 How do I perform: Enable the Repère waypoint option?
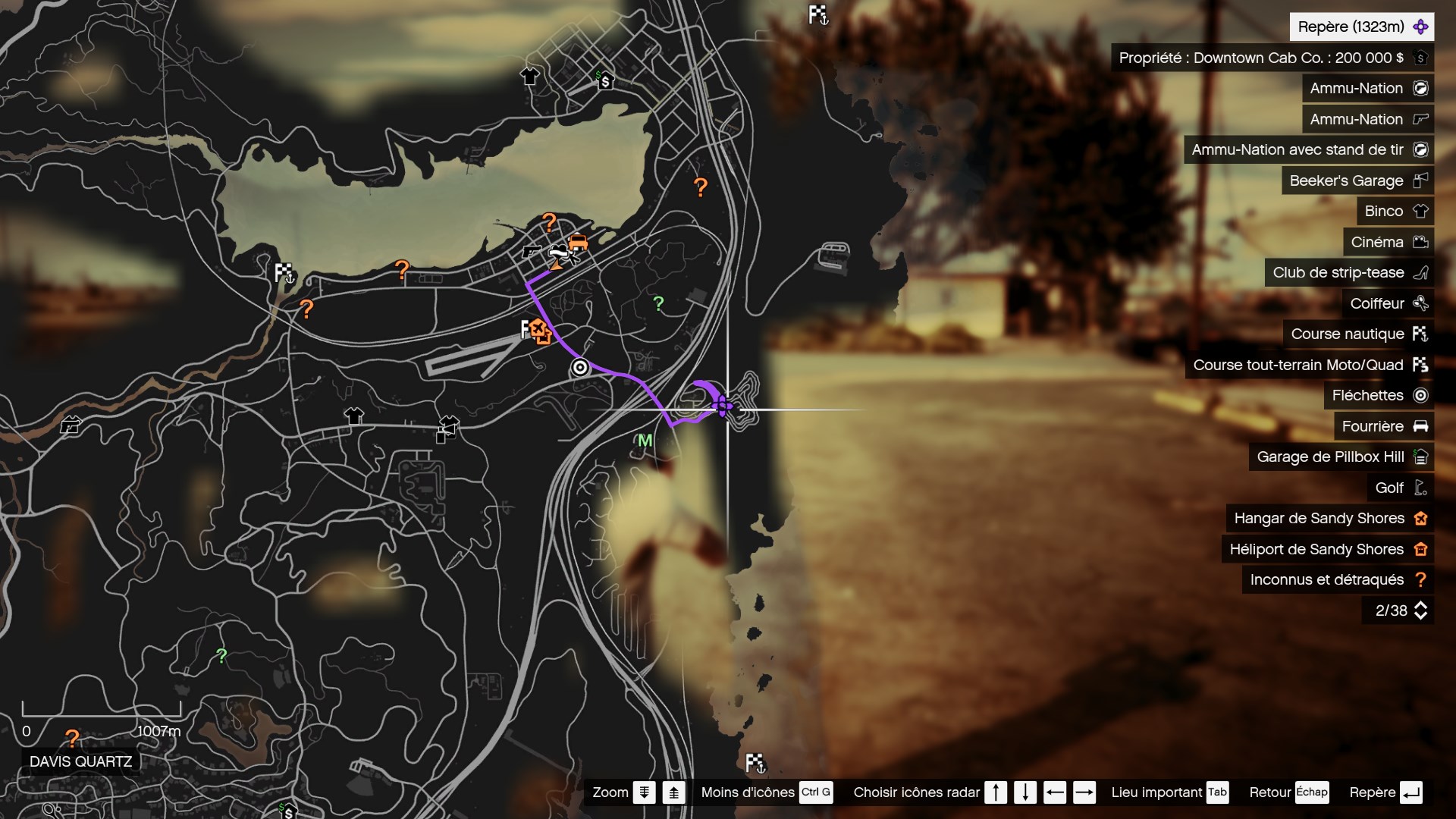click(1385, 792)
